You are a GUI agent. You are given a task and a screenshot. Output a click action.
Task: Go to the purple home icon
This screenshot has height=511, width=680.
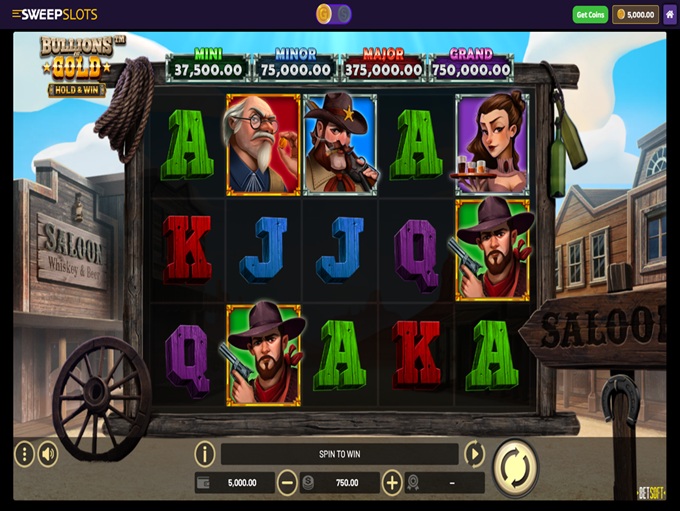pos(670,15)
